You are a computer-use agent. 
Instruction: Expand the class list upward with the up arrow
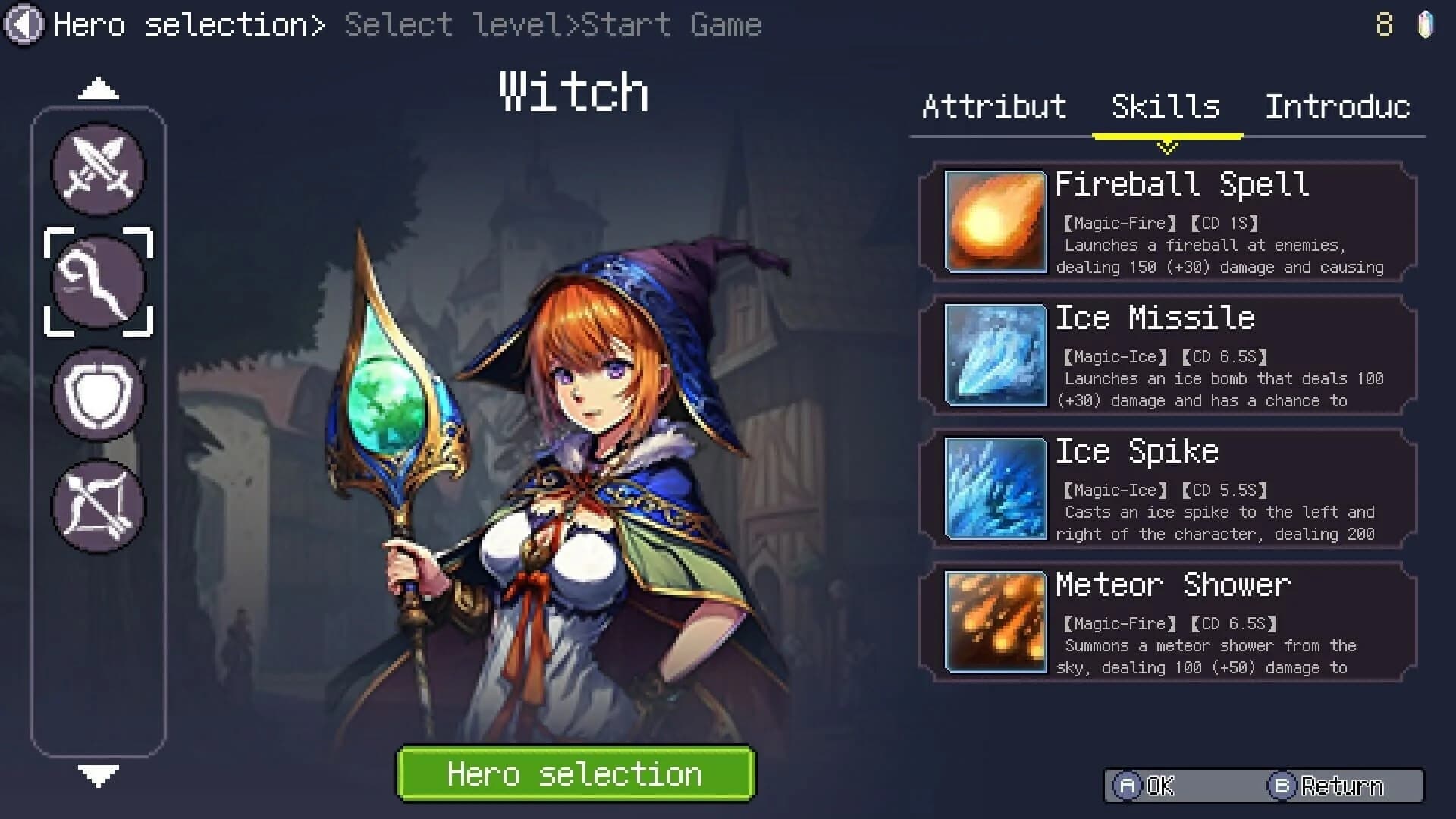pyautogui.click(x=96, y=88)
